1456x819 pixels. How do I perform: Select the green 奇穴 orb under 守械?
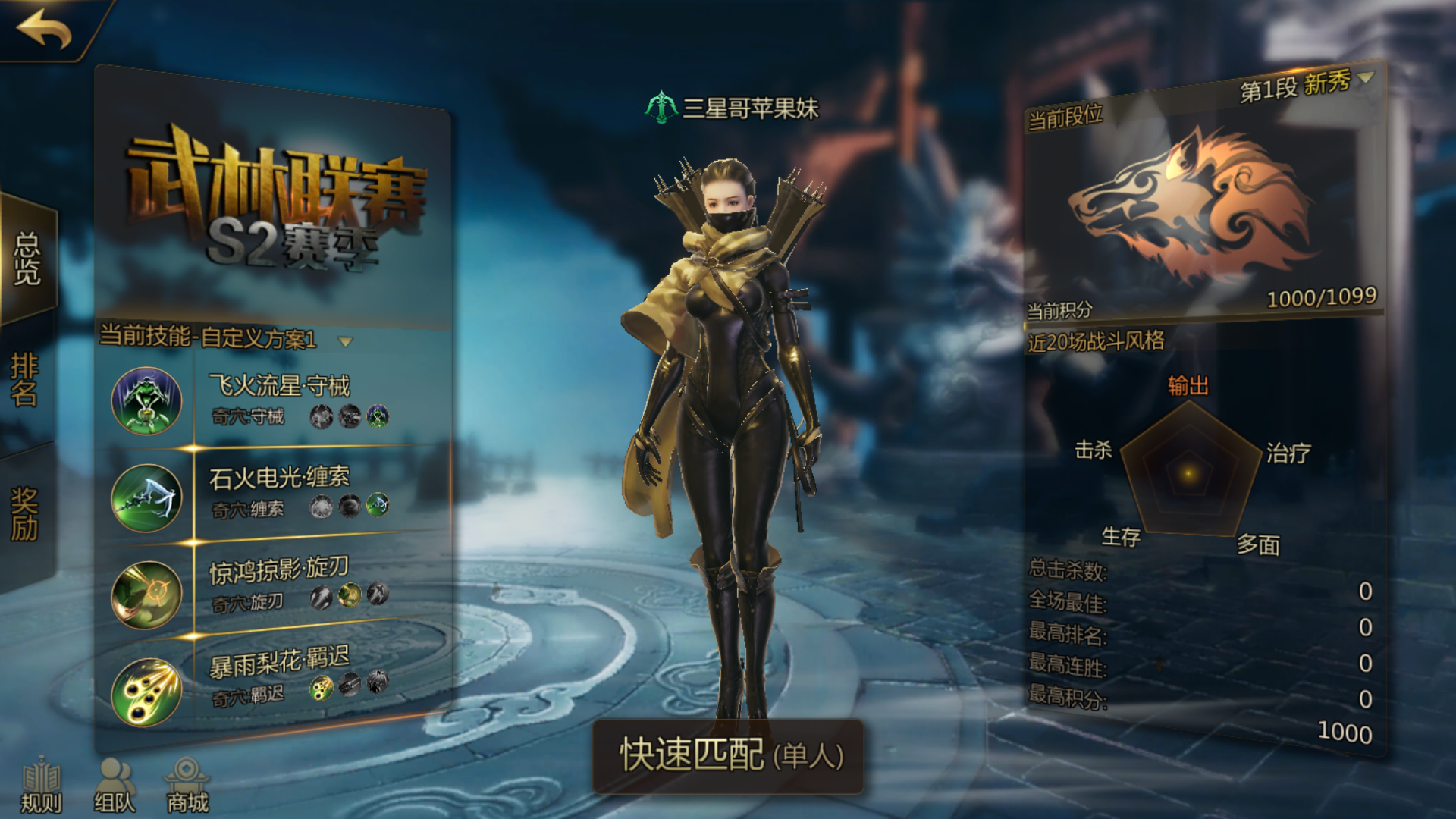(x=376, y=416)
